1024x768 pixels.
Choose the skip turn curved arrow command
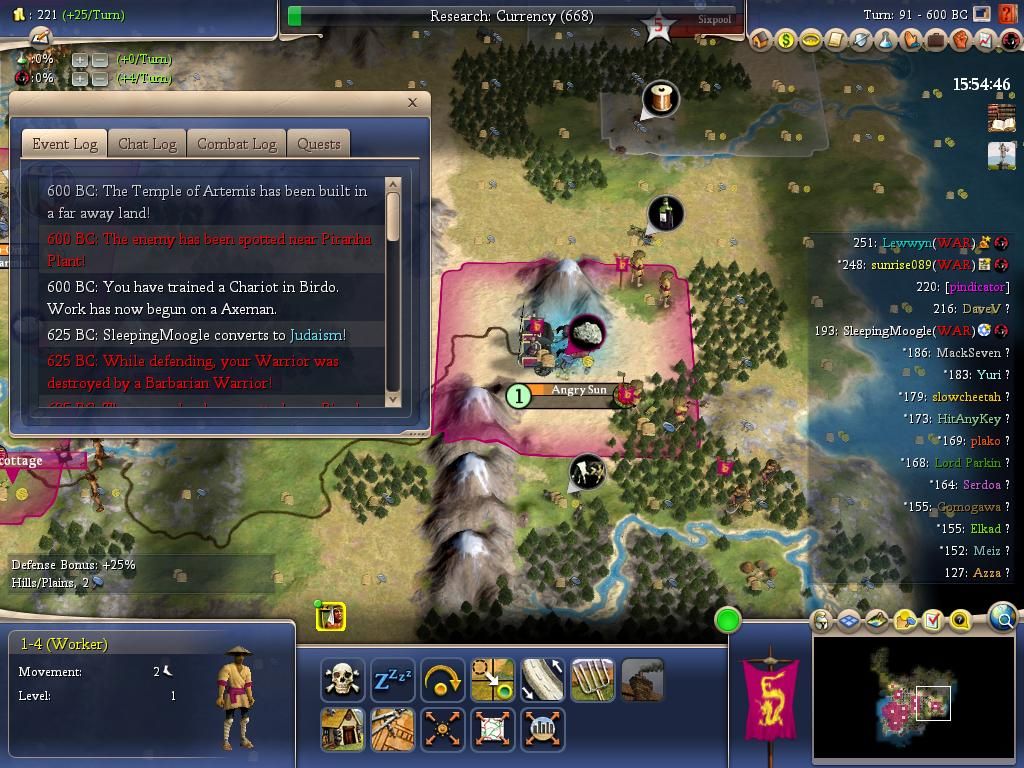[x=443, y=680]
